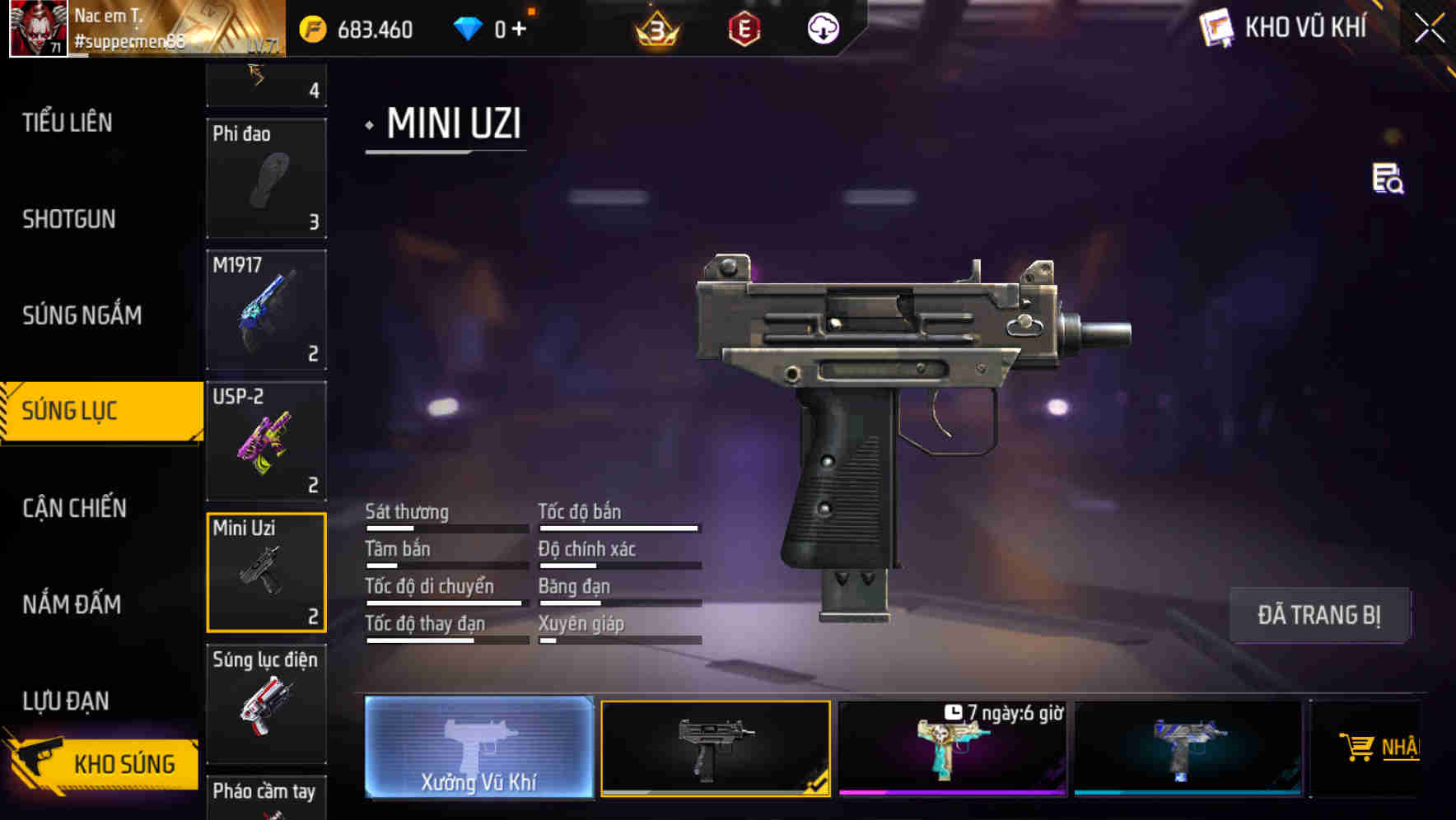Open the cloud download icon
The width and height of the screenshot is (1456, 820).
coord(823,30)
